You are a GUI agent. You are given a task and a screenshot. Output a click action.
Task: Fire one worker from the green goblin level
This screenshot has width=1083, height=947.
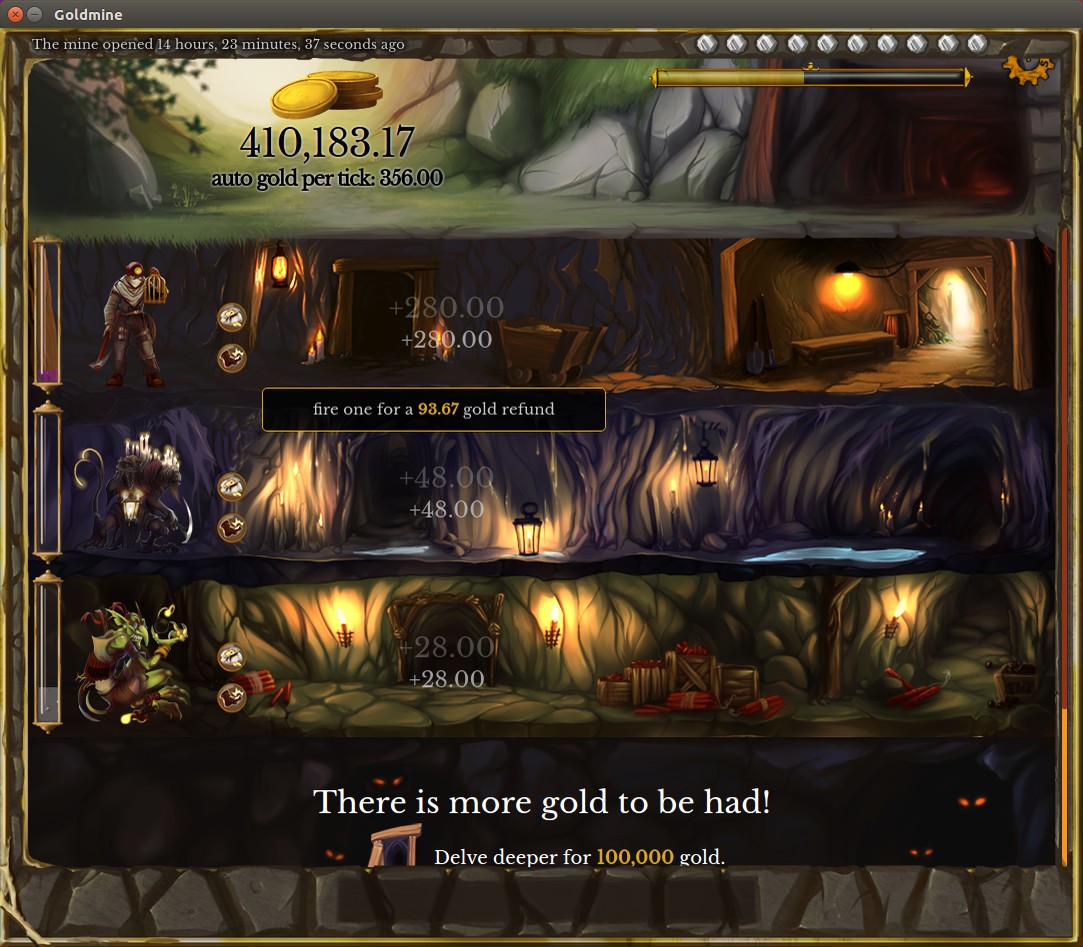[x=232, y=697]
